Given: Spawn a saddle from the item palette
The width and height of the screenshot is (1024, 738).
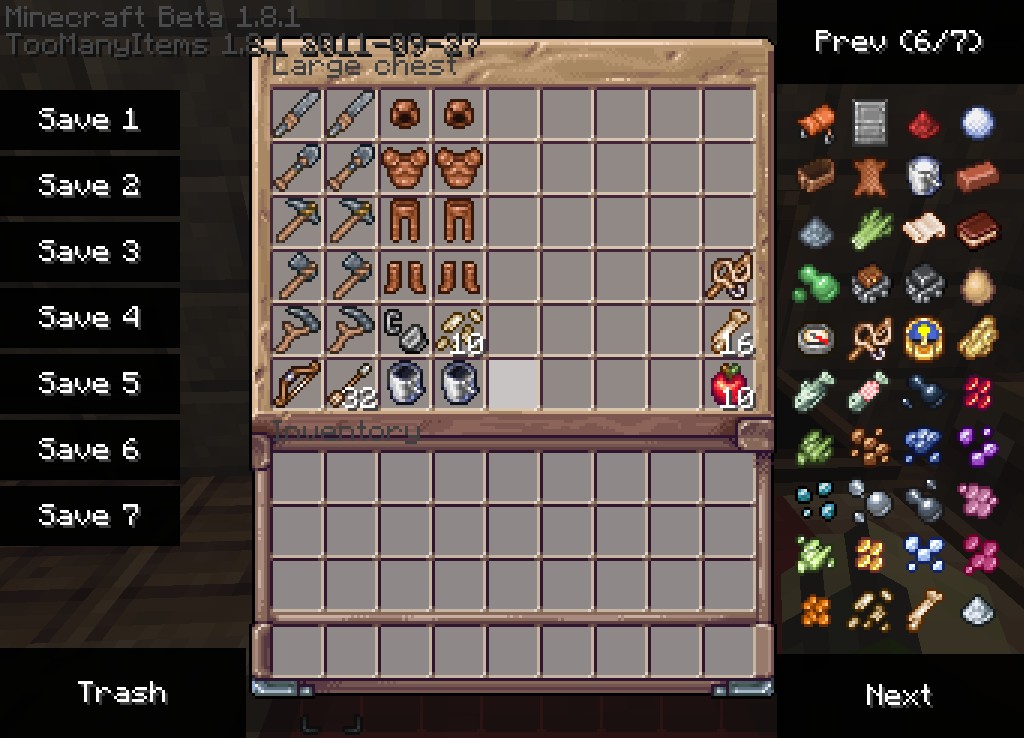Looking at the screenshot, I should [x=816, y=124].
